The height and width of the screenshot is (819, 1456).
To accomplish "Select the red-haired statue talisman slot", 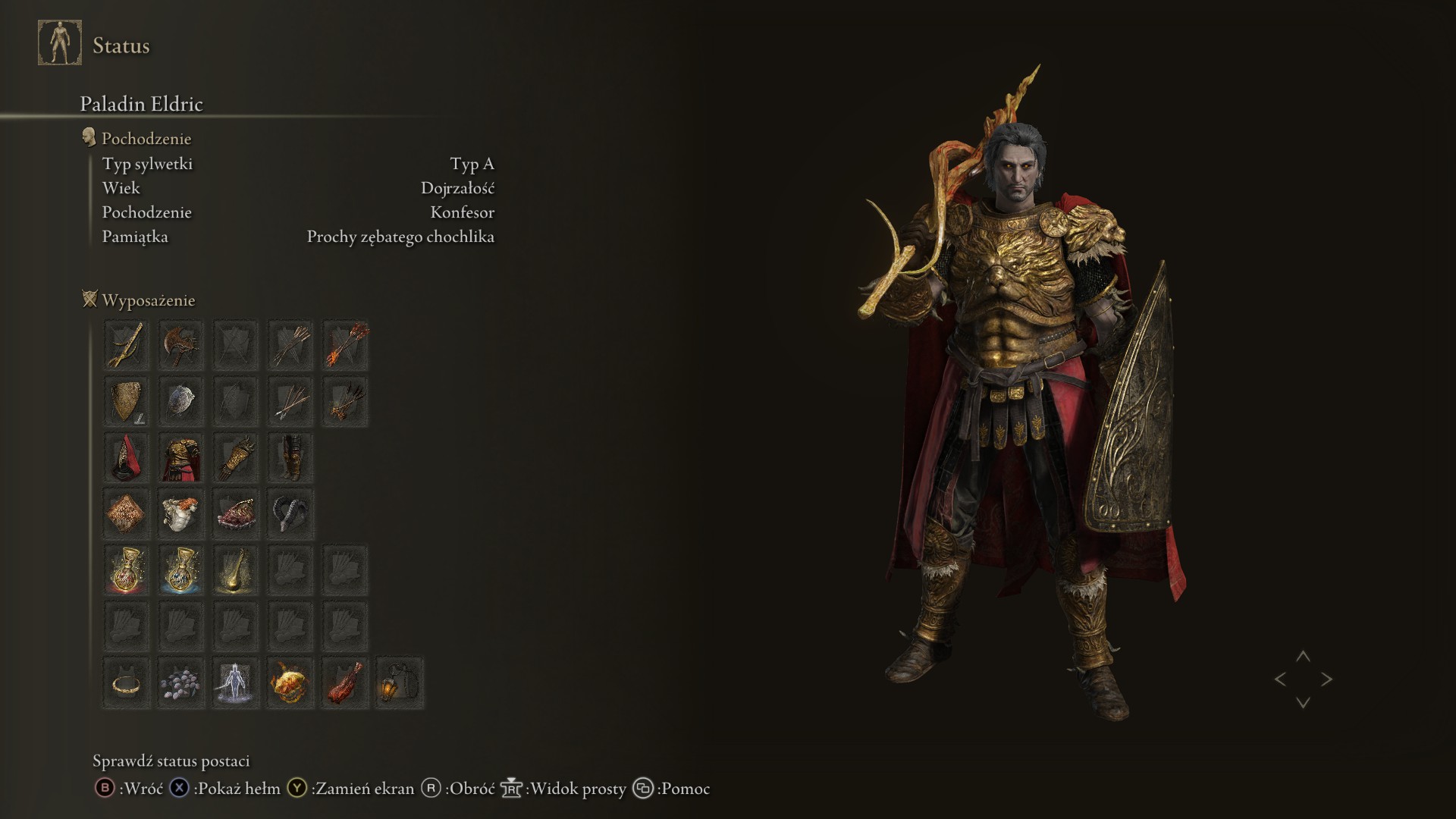I will point(180,513).
